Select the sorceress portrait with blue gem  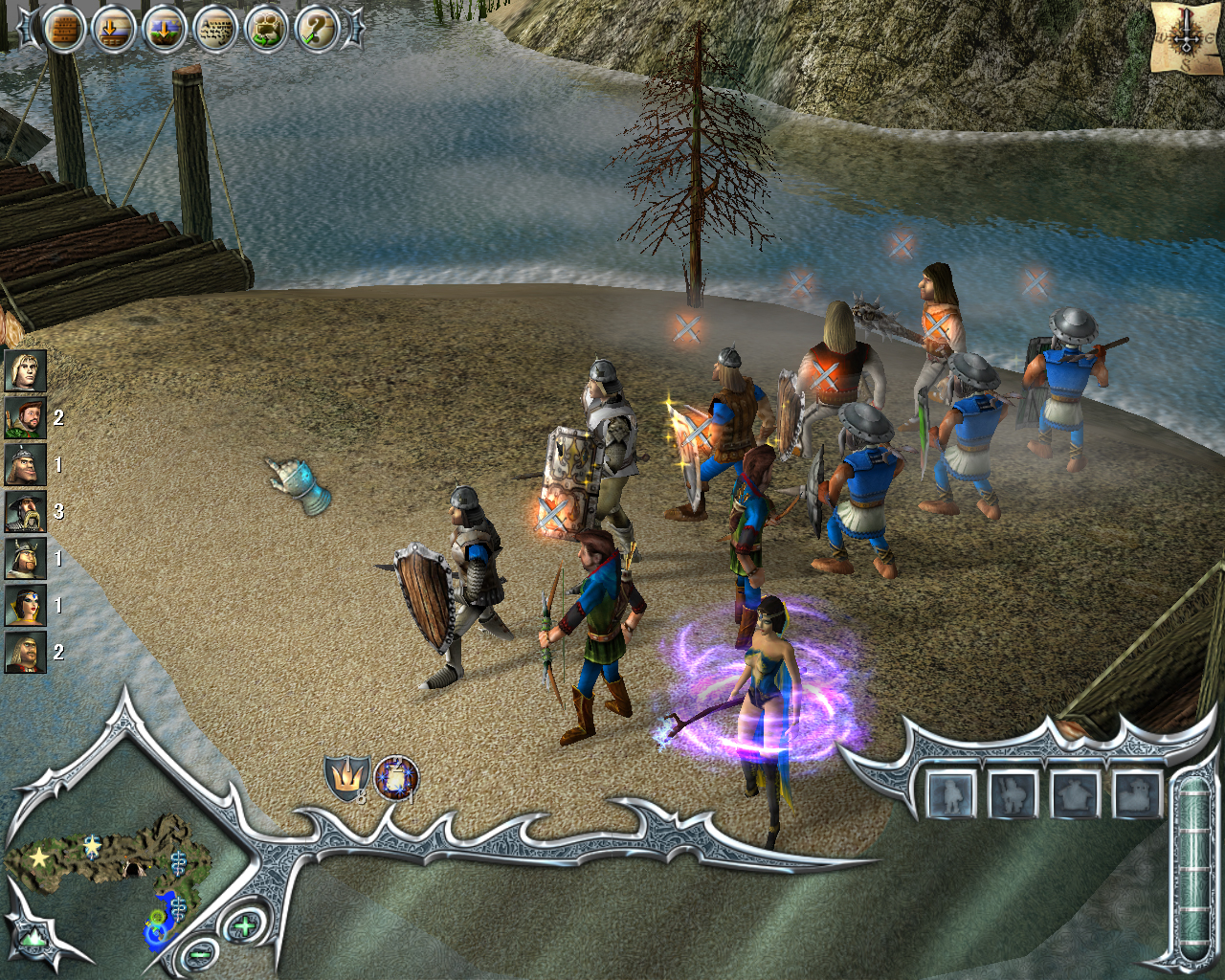[x=25, y=605]
